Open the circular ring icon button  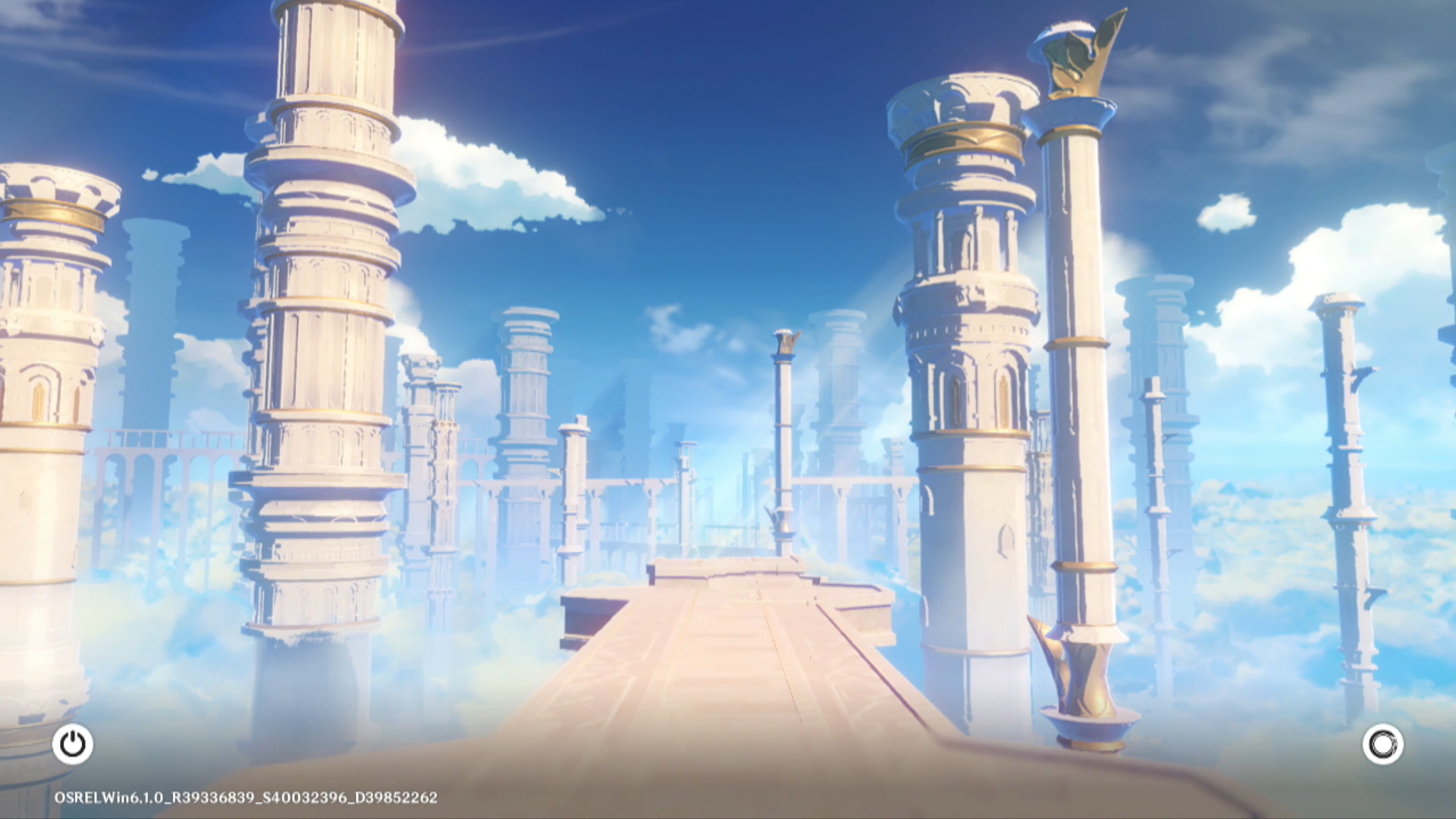click(1382, 744)
